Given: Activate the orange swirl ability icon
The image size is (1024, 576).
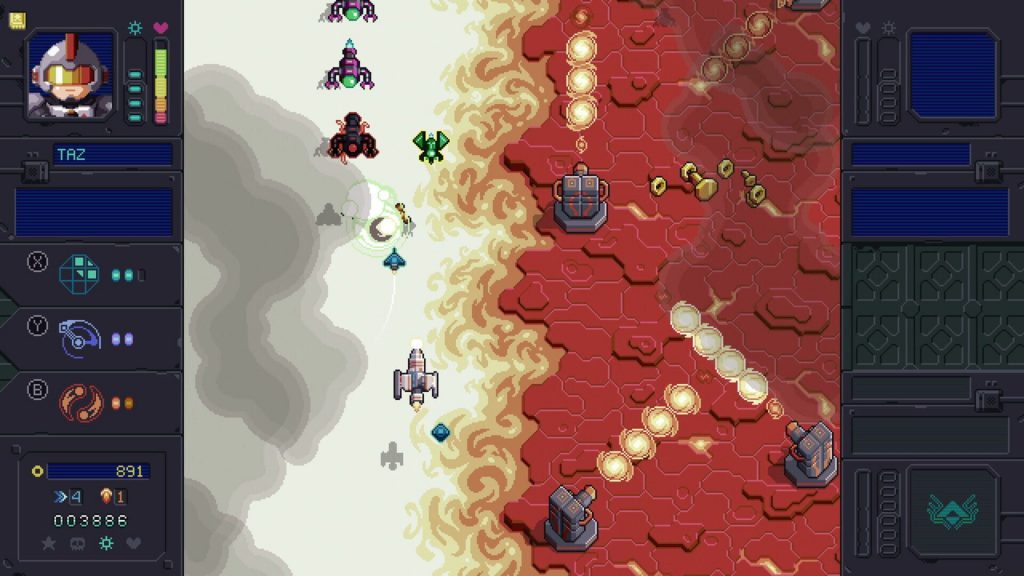Looking at the screenshot, I should [x=79, y=401].
